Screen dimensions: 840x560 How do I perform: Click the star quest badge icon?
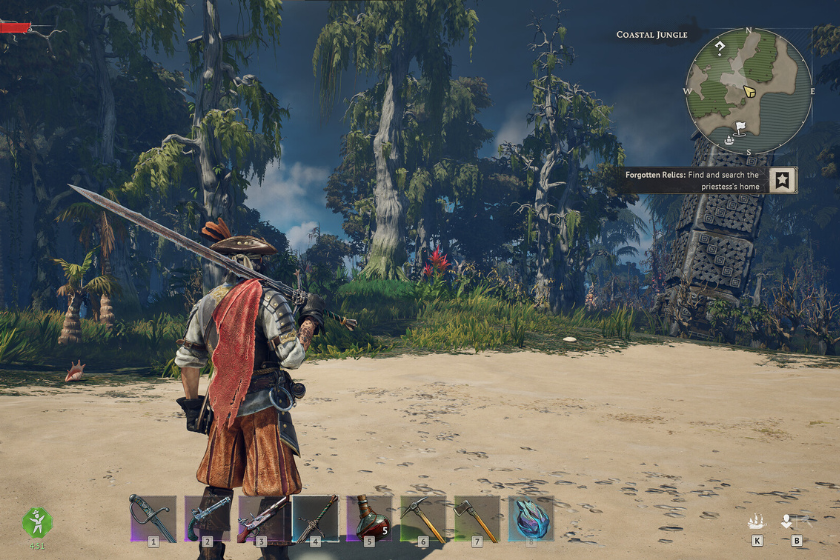pos(785,180)
